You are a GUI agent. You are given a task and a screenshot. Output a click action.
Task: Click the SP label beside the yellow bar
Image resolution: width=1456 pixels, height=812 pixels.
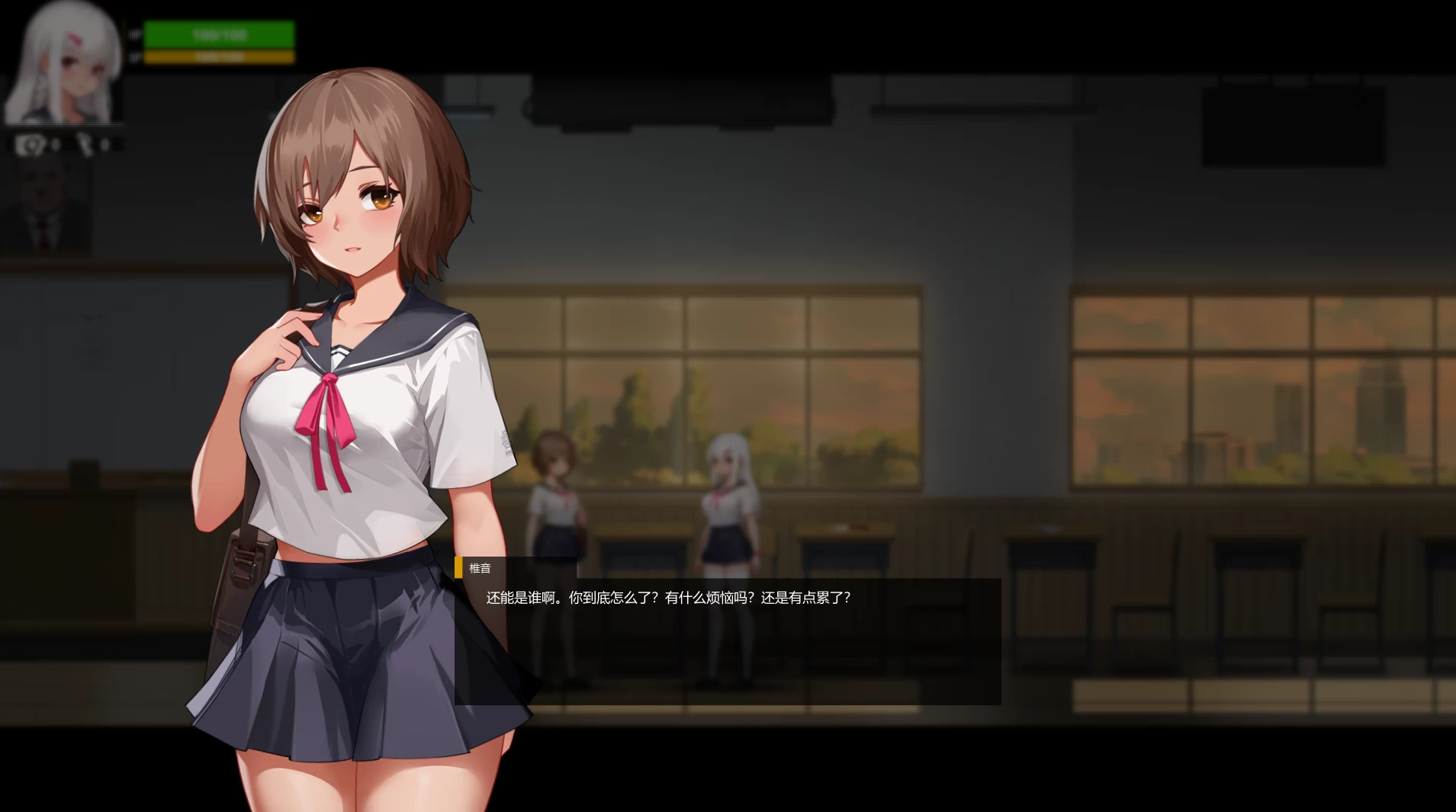tap(134, 55)
